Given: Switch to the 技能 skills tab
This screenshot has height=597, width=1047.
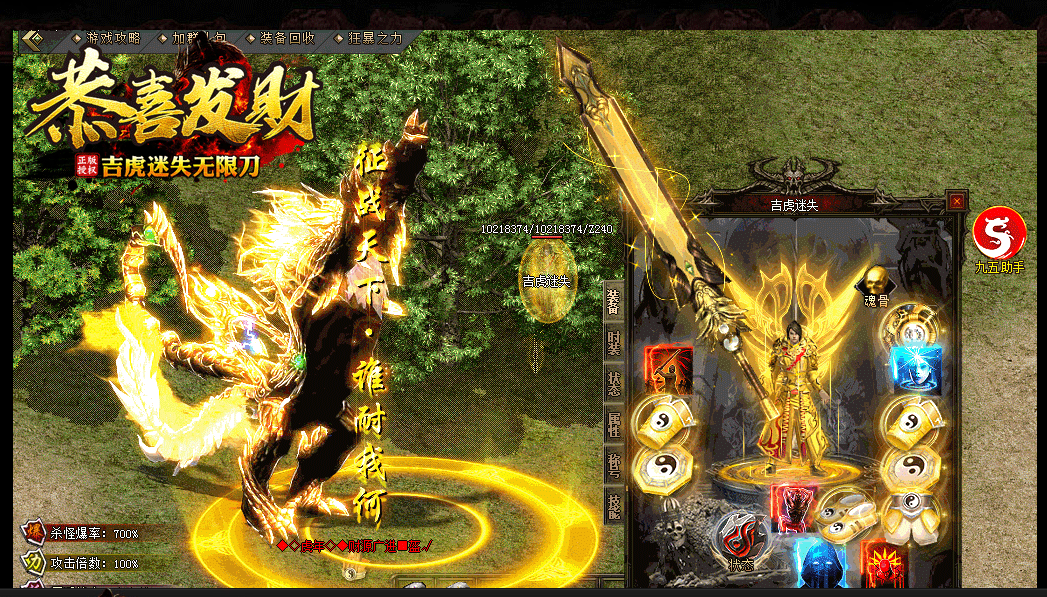Looking at the screenshot, I should coord(614,507).
